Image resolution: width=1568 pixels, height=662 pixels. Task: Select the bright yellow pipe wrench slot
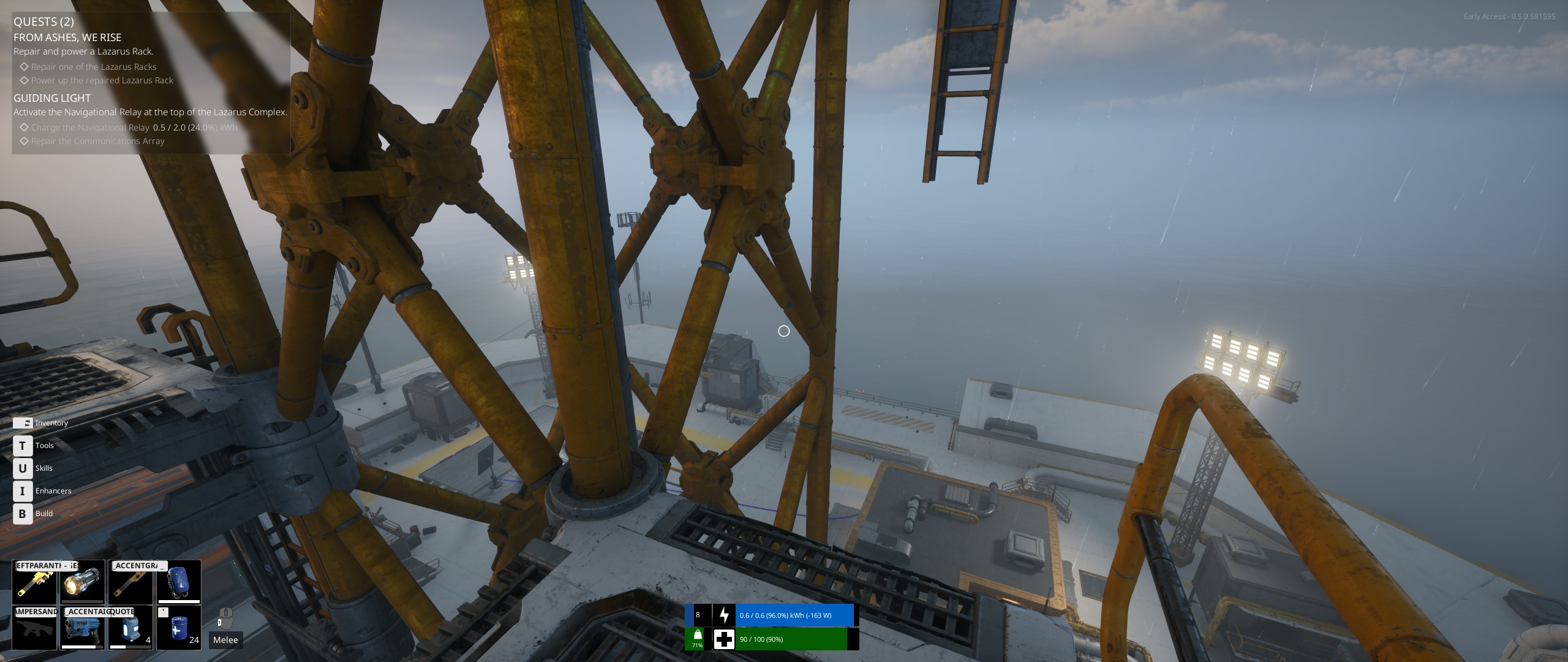[x=34, y=582]
